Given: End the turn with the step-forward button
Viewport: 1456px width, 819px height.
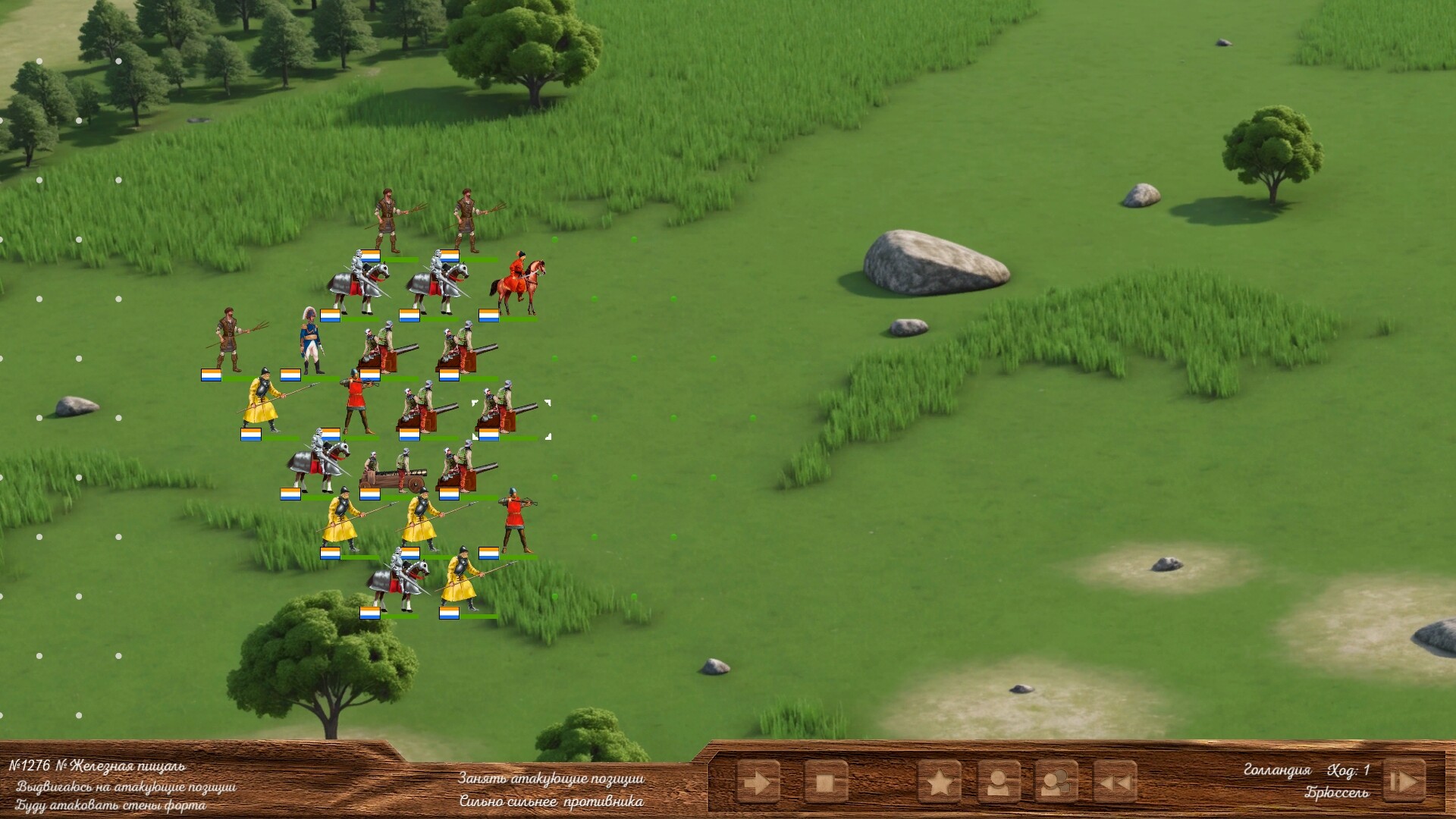Looking at the screenshot, I should click(1403, 780).
